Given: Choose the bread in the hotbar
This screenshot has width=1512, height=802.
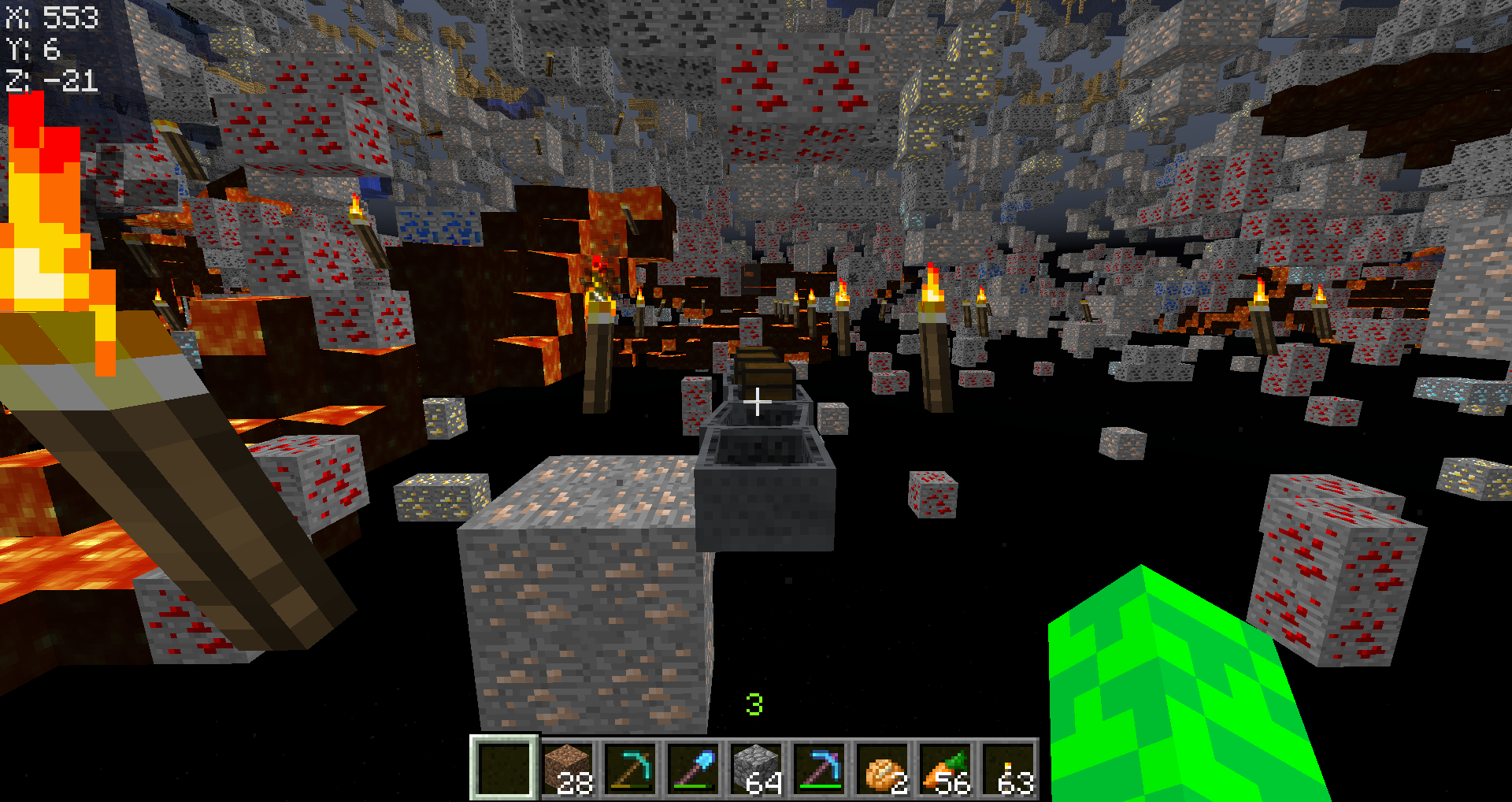Looking at the screenshot, I should (x=883, y=768).
